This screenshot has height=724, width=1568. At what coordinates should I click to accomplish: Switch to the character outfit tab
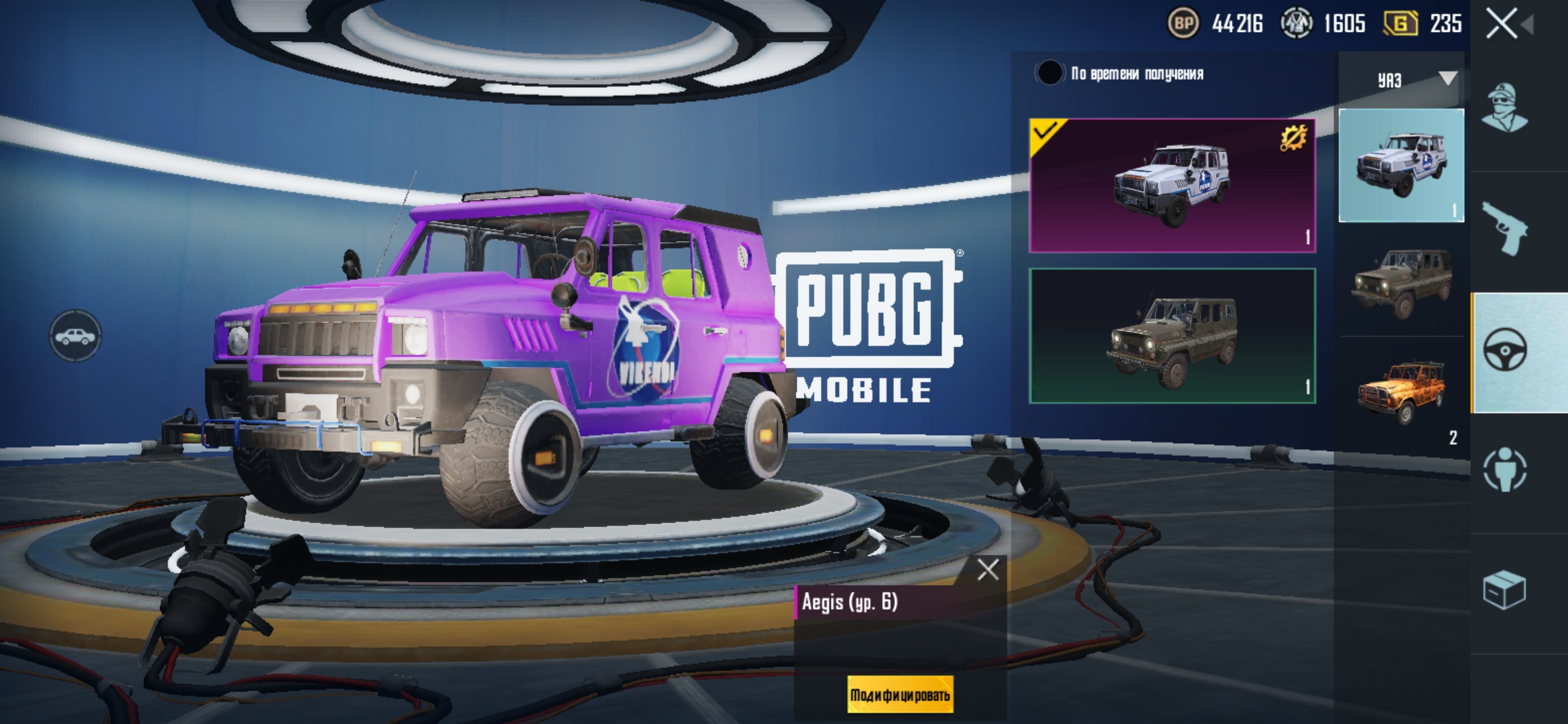click(1504, 109)
